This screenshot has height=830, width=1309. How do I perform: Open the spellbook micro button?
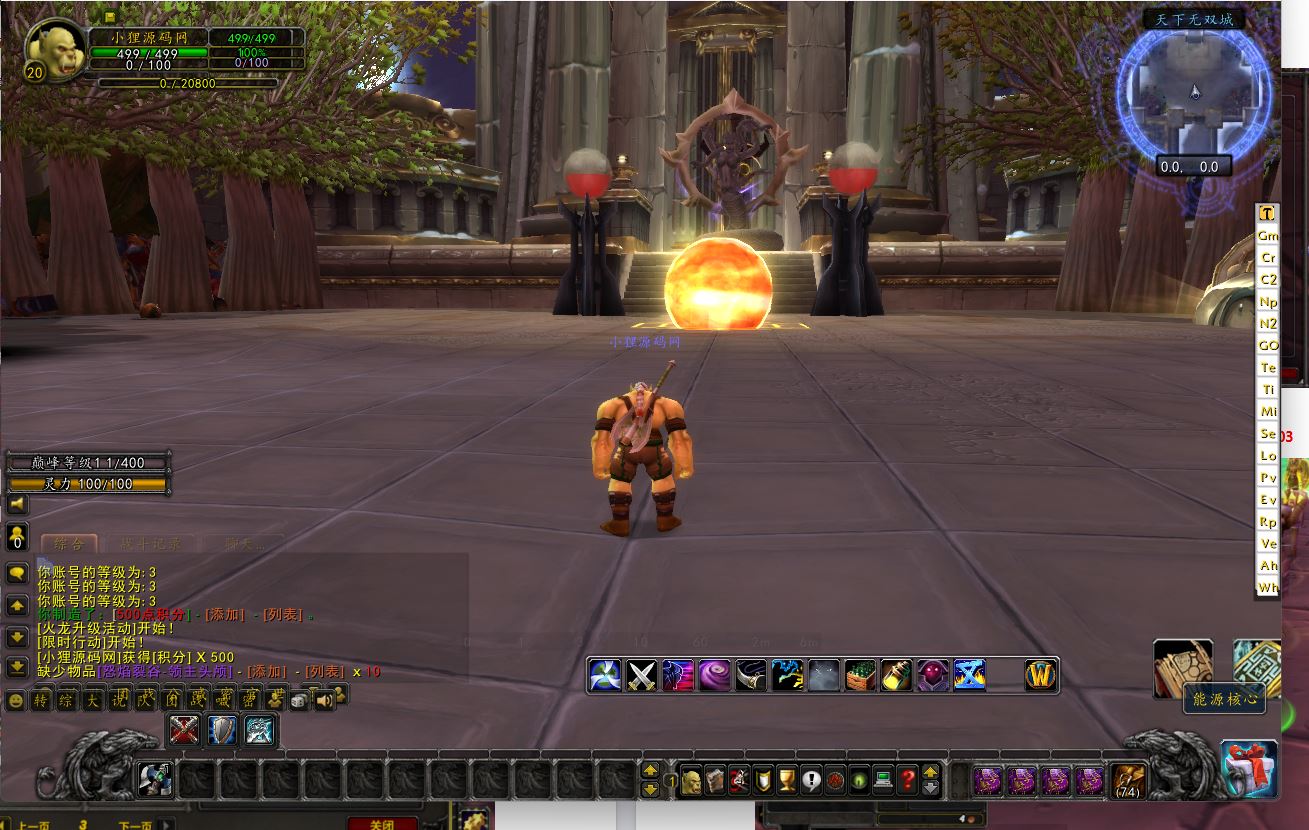click(x=715, y=779)
